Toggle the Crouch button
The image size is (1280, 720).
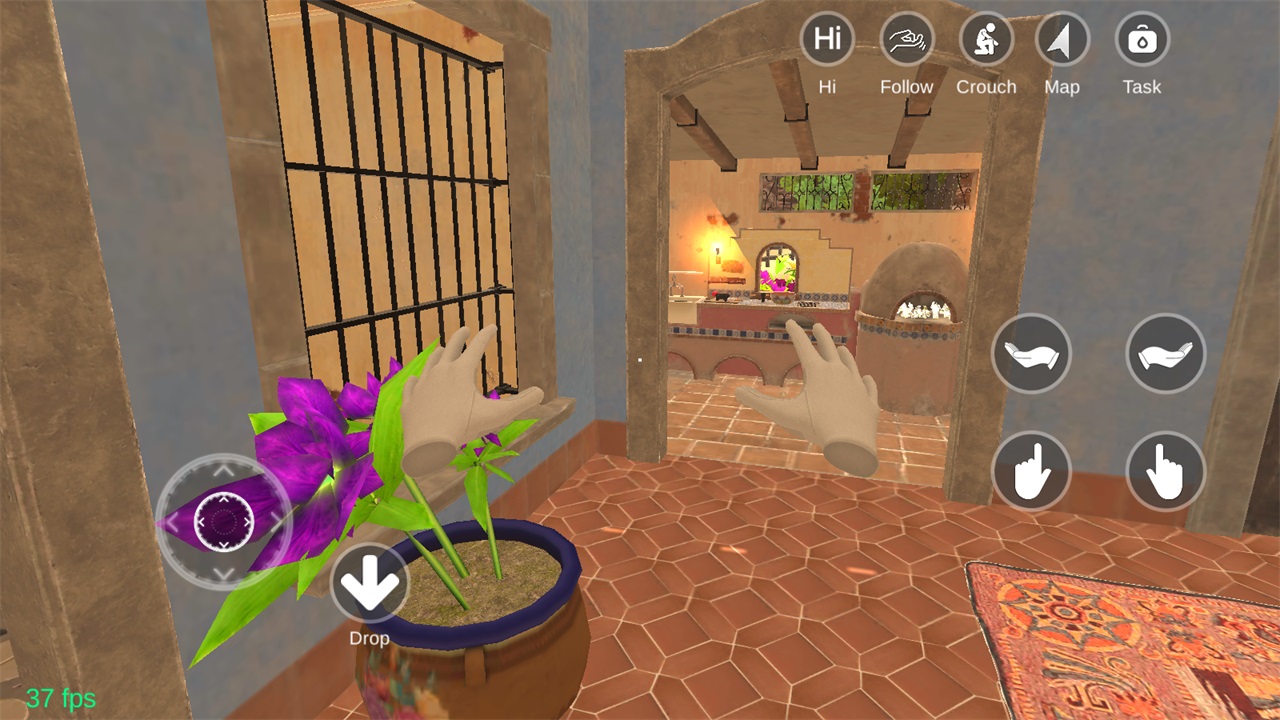pyautogui.click(x=986, y=40)
